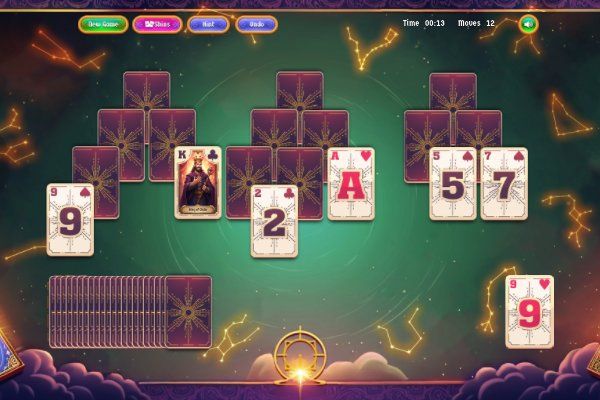Play the 5 of spades card
Viewport: 600px width, 400px height.
tap(452, 183)
